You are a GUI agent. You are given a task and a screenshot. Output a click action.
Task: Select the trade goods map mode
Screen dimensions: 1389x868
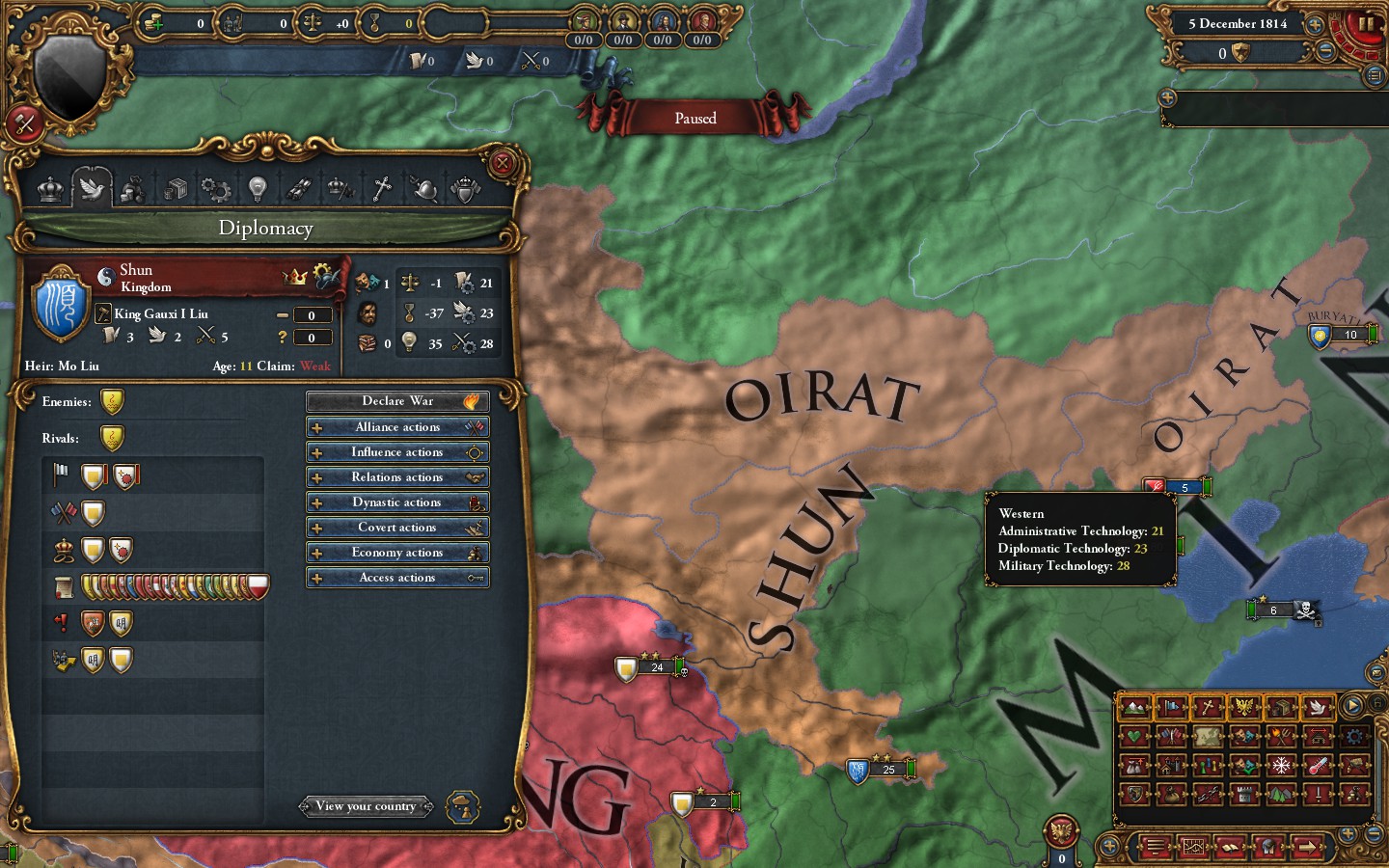coord(1281,707)
